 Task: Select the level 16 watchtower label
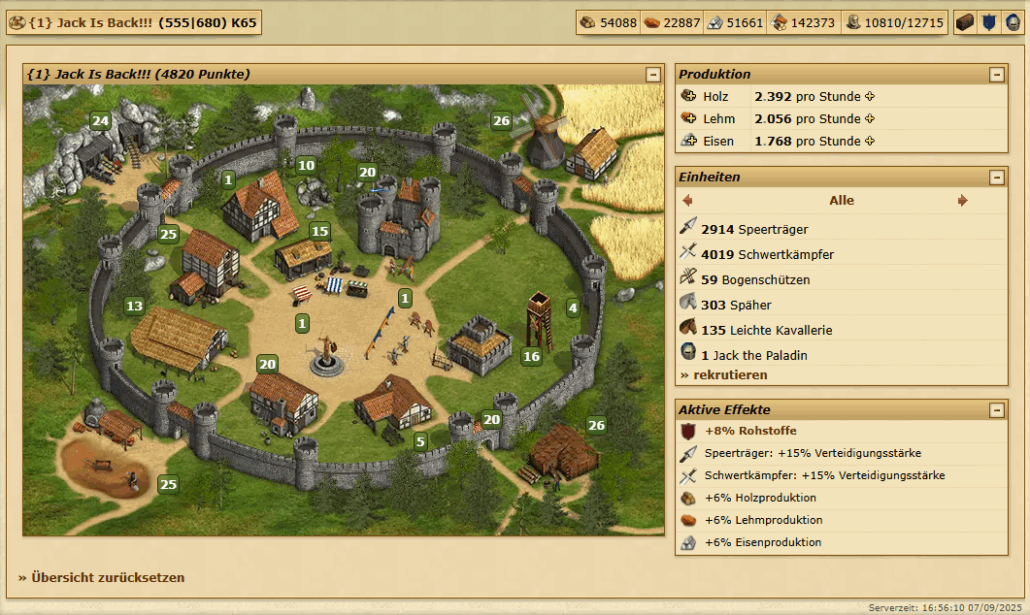[x=531, y=356]
